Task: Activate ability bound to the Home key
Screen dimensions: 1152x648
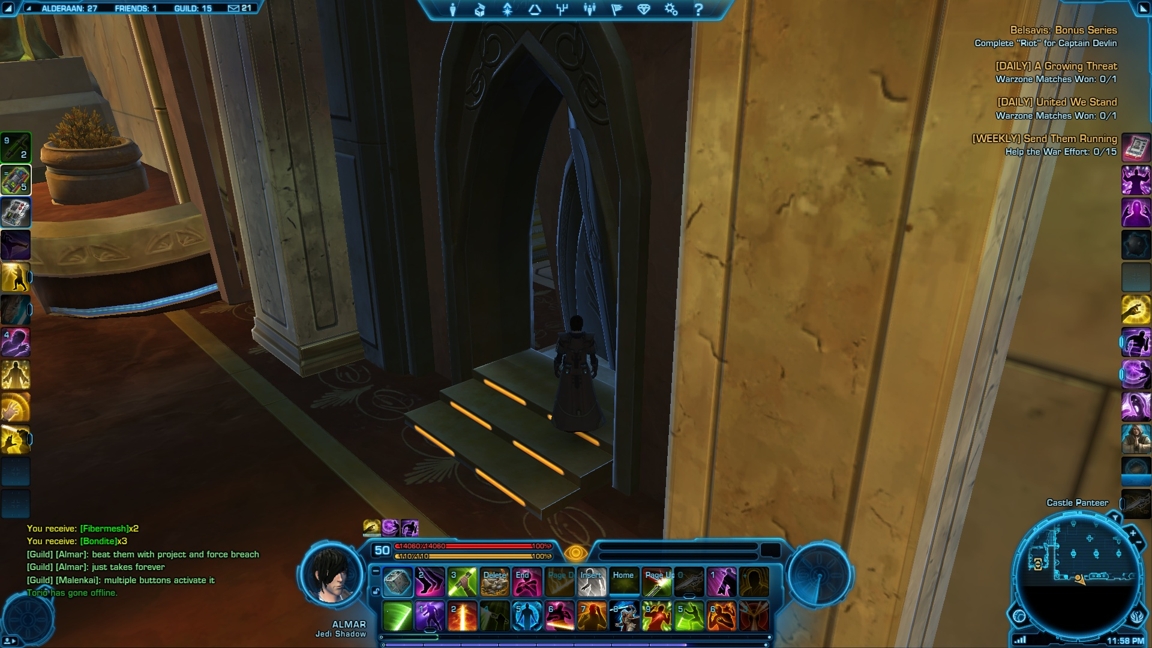Action: click(x=624, y=582)
